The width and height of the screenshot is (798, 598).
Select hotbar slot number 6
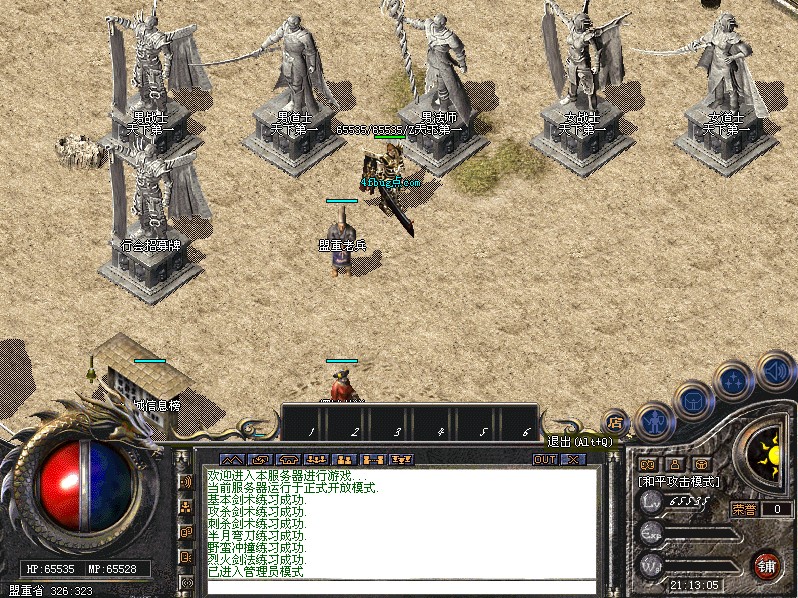coord(526,432)
